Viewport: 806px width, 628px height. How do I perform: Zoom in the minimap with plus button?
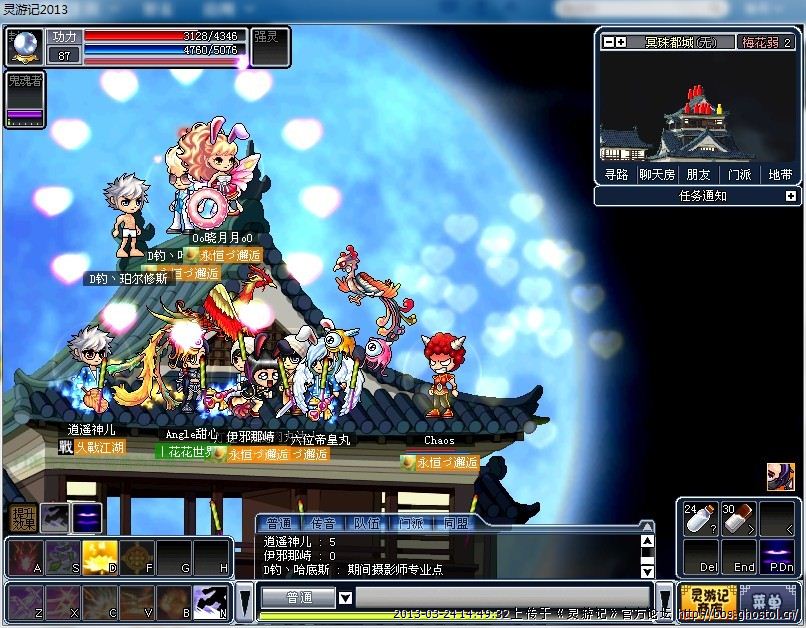[x=621, y=42]
